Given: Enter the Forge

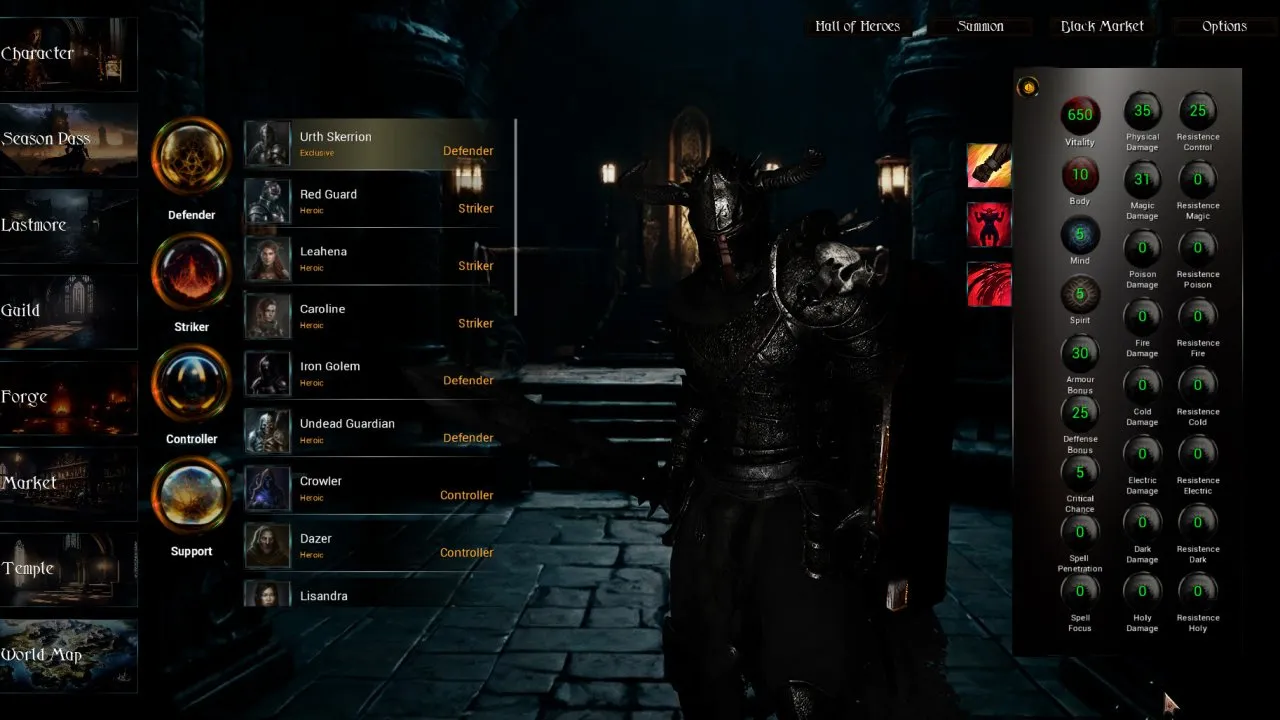Looking at the screenshot, I should 68,398.
